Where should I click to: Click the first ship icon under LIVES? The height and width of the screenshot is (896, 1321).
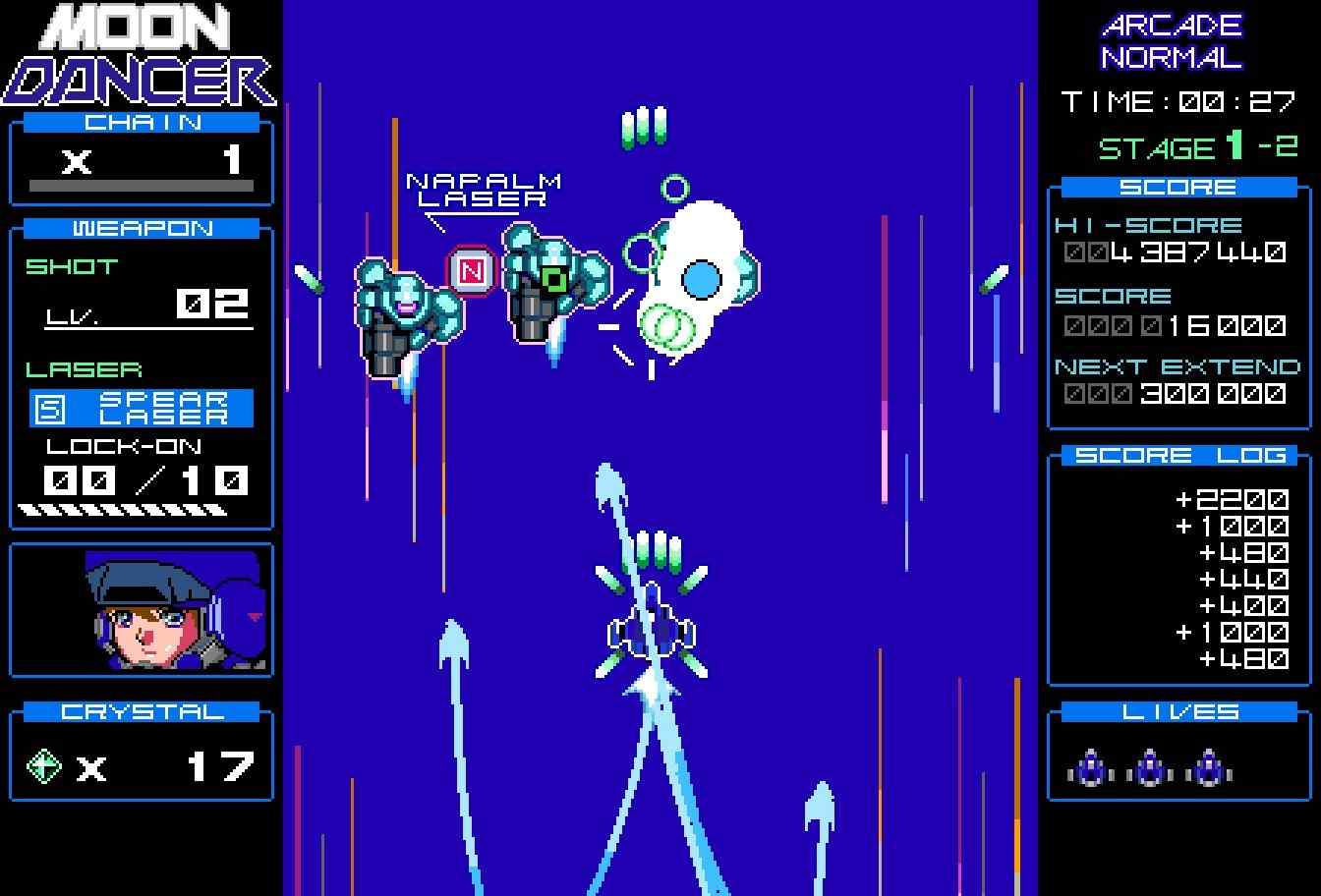1091,766
